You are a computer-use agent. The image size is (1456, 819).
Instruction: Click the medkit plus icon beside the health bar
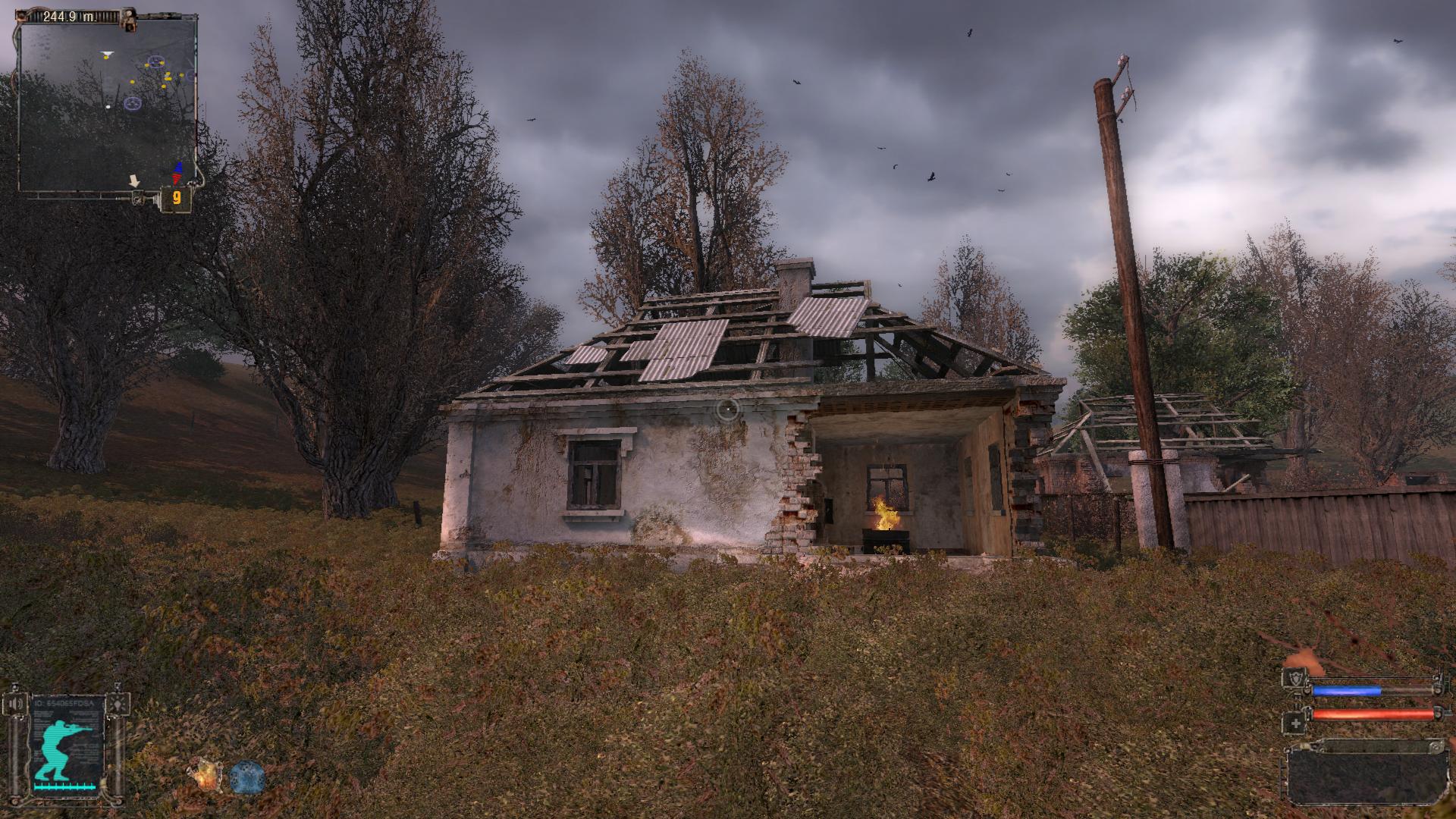pyautogui.click(x=1296, y=723)
